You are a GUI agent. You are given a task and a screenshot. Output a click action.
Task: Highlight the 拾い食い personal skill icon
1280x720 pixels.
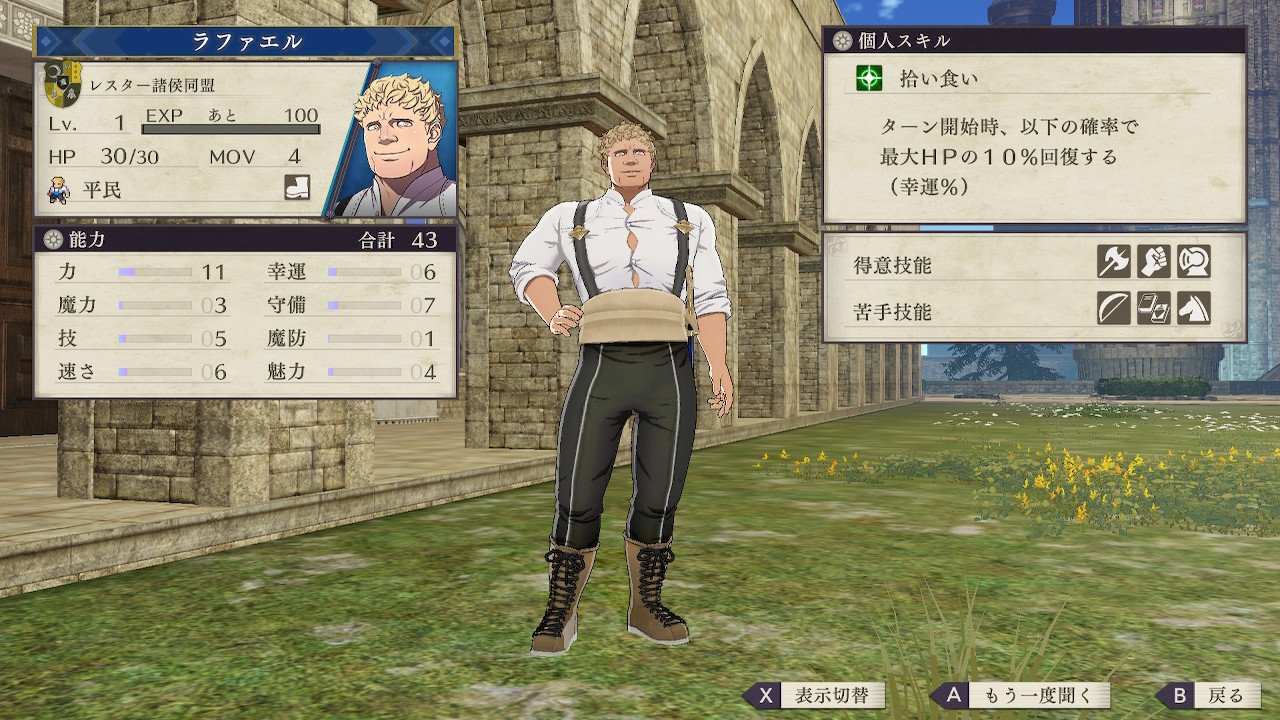(871, 78)
